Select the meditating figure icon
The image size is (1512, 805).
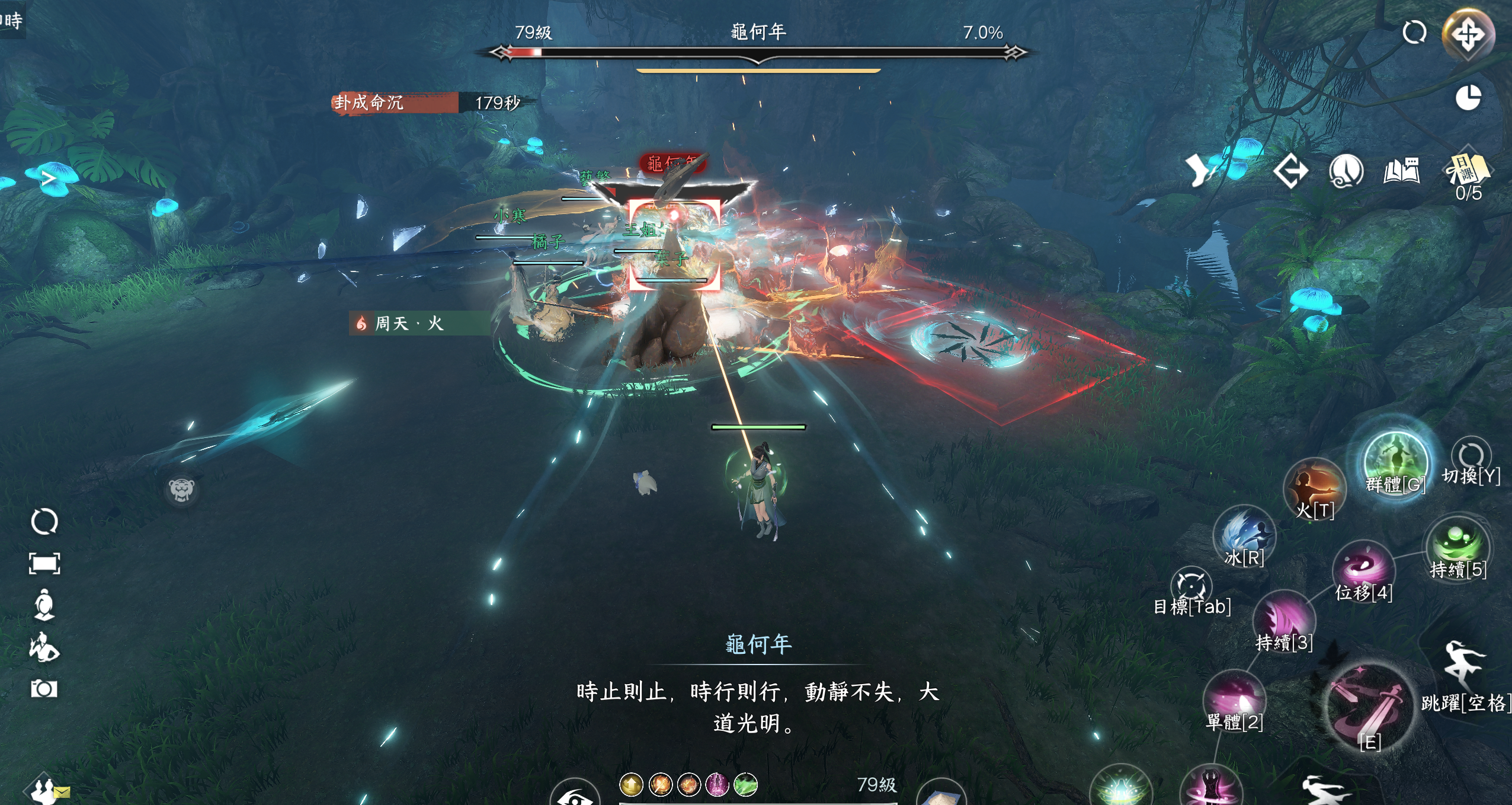point(44,605)
